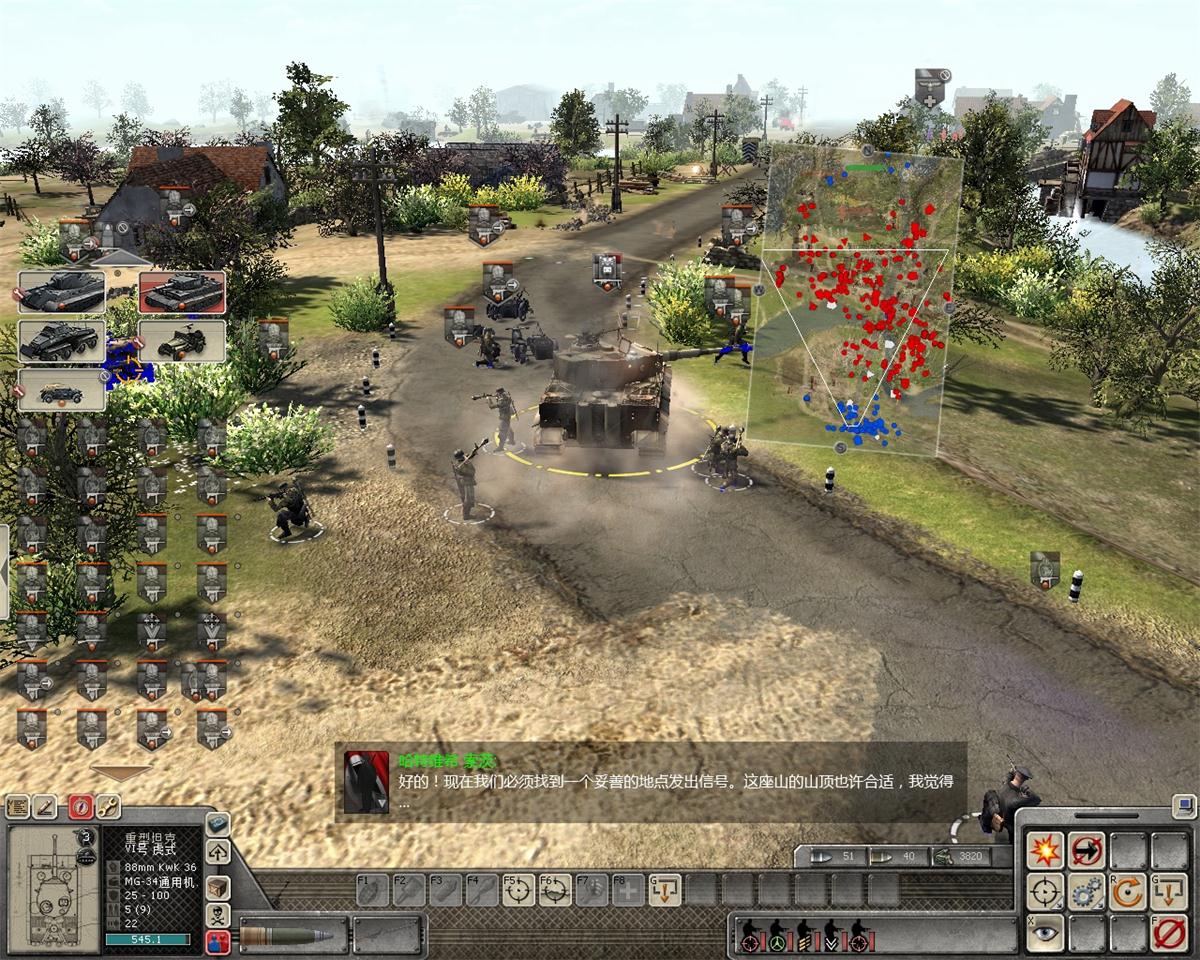The image size is (1200, 960).
Task: Choose the crosshair targeting command
Action: click(1045, 892)
